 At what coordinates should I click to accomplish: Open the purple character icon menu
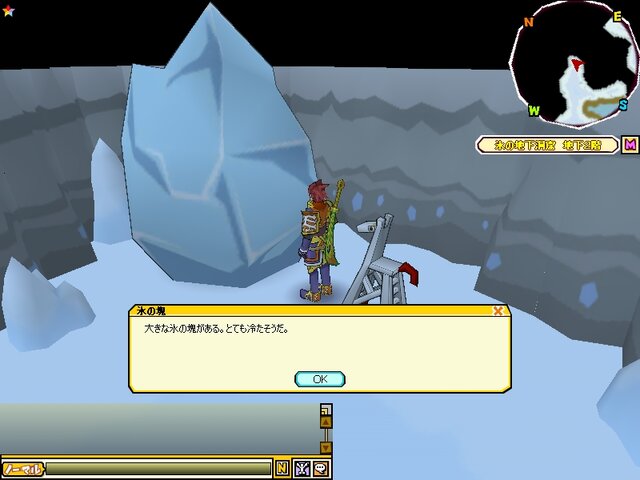302,468
